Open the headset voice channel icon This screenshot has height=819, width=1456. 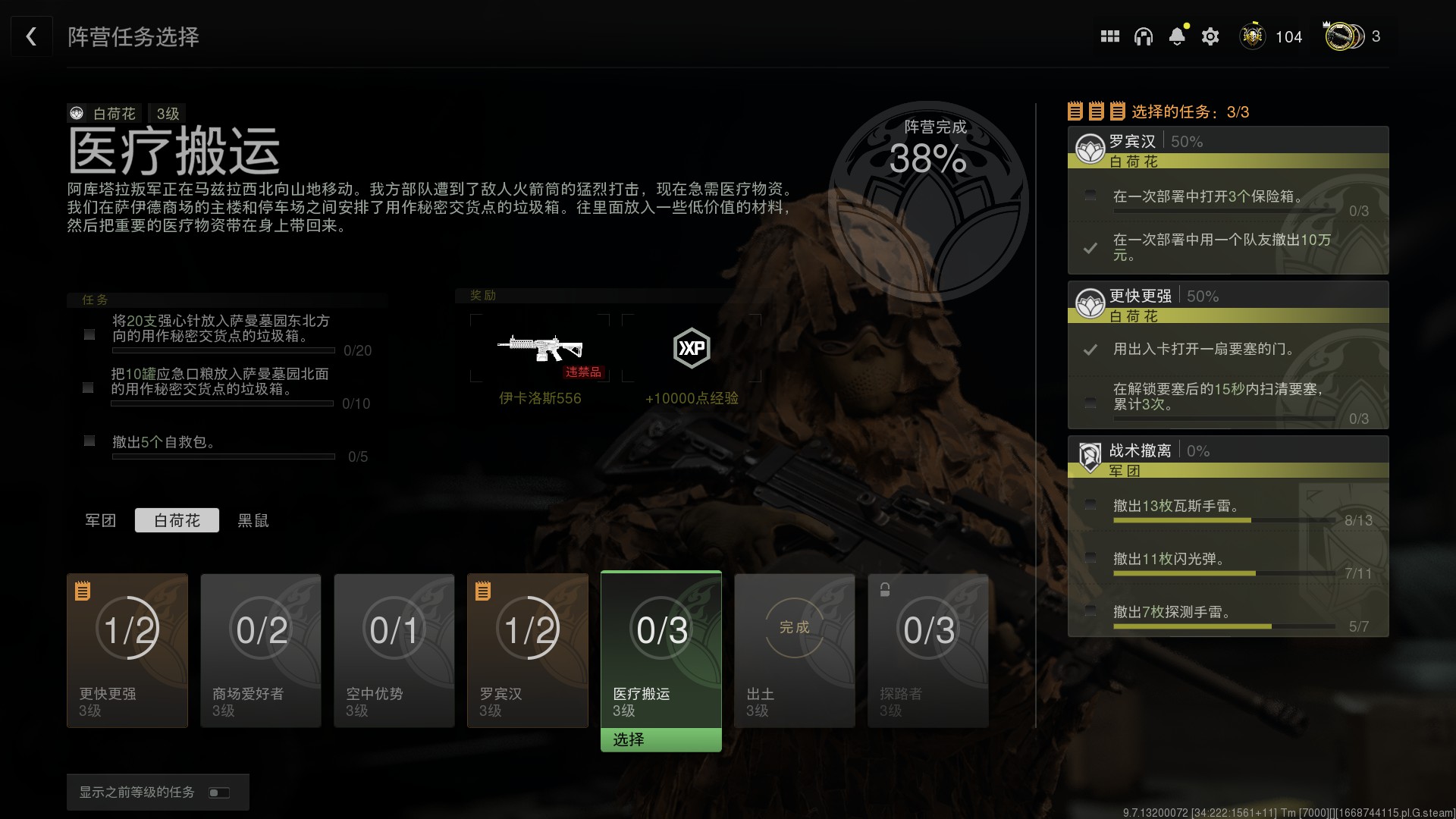click(1143, 36)
